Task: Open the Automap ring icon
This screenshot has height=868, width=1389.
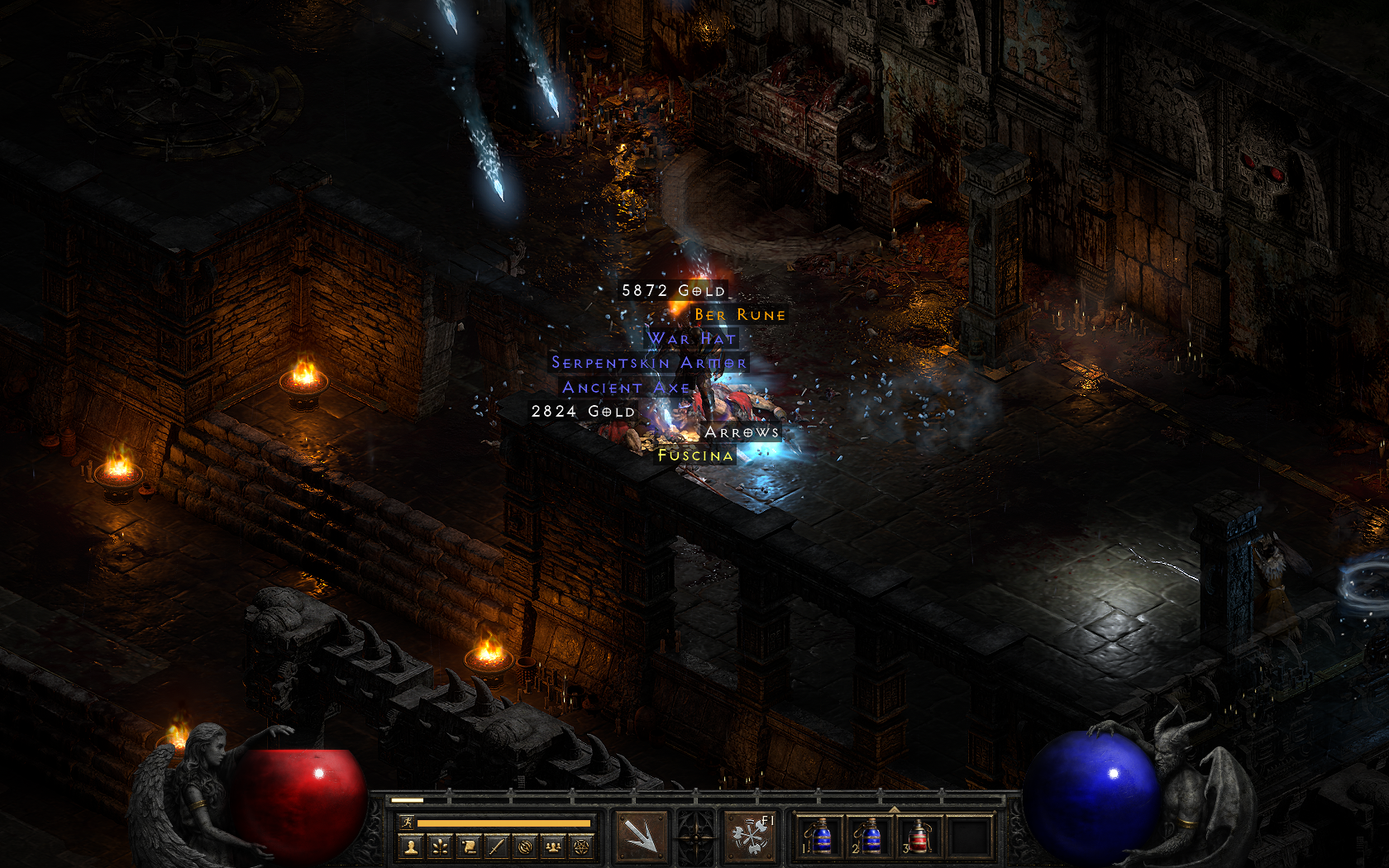Action: tap(526, 847)
